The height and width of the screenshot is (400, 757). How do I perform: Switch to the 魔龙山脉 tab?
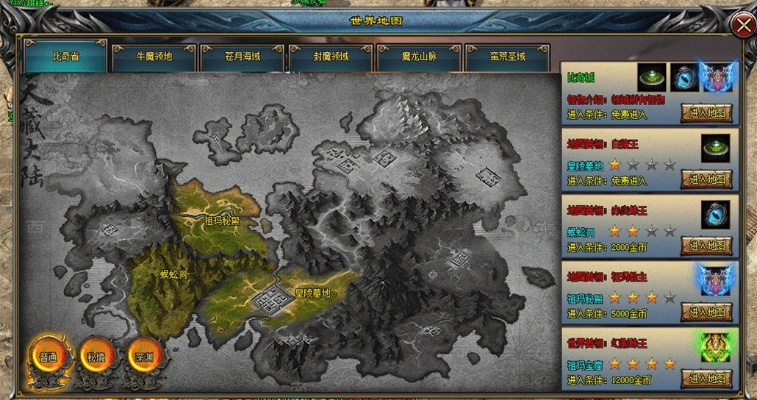pos(419,57)
